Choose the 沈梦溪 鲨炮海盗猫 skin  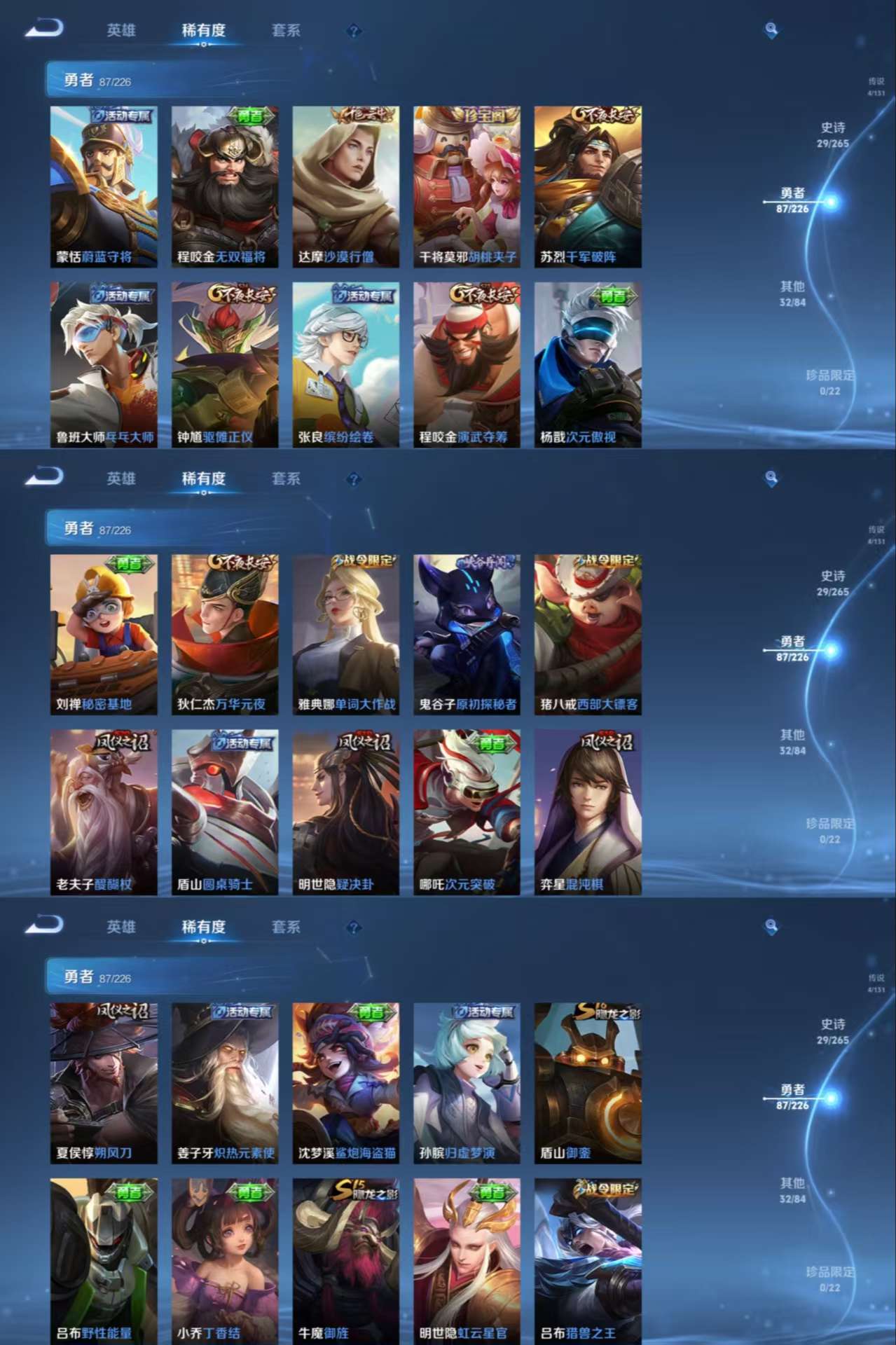(346, 1083)
